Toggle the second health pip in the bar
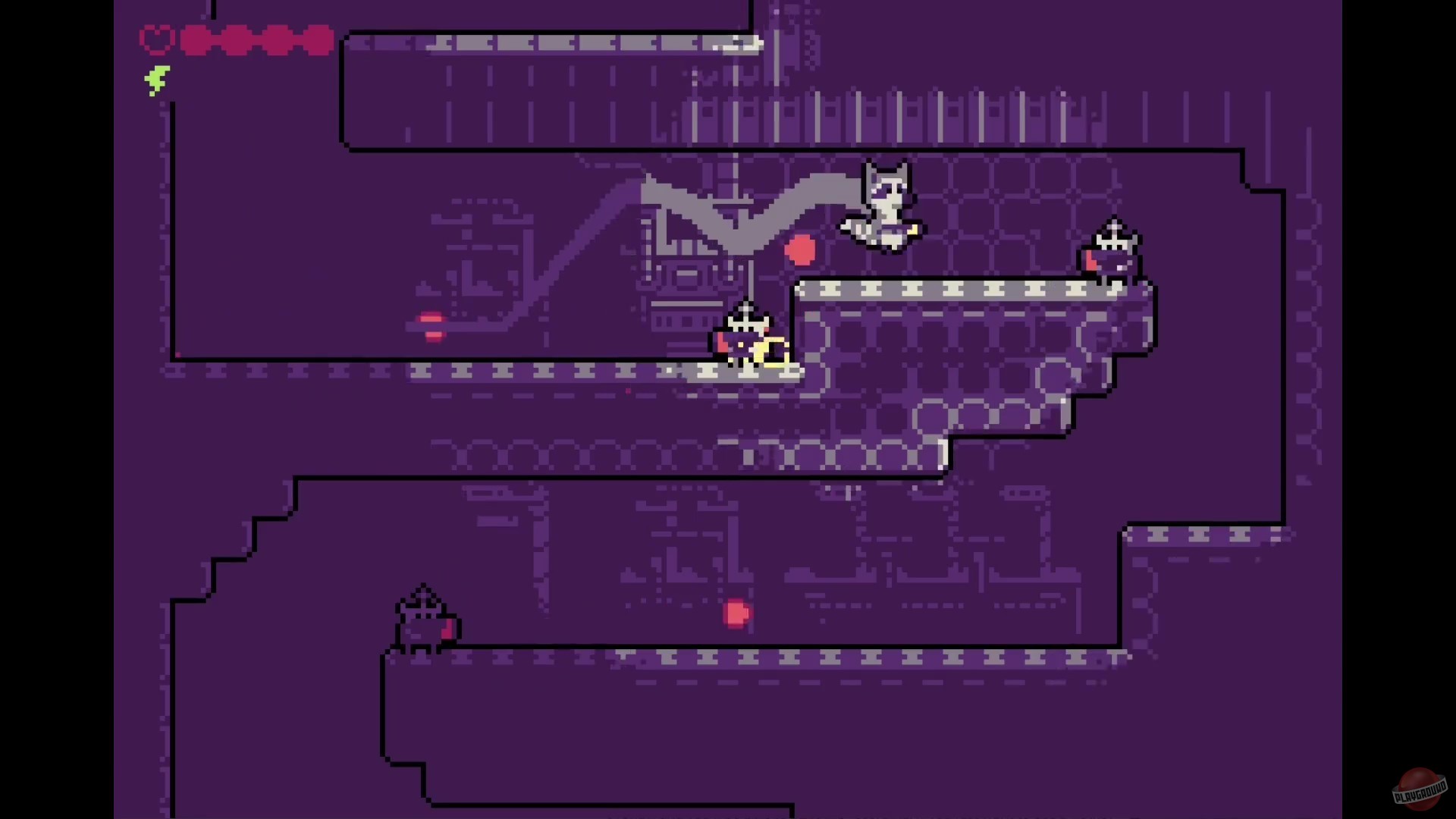Screen dimensions: 1456x819 pyautogui.click(x=235, y=40)
